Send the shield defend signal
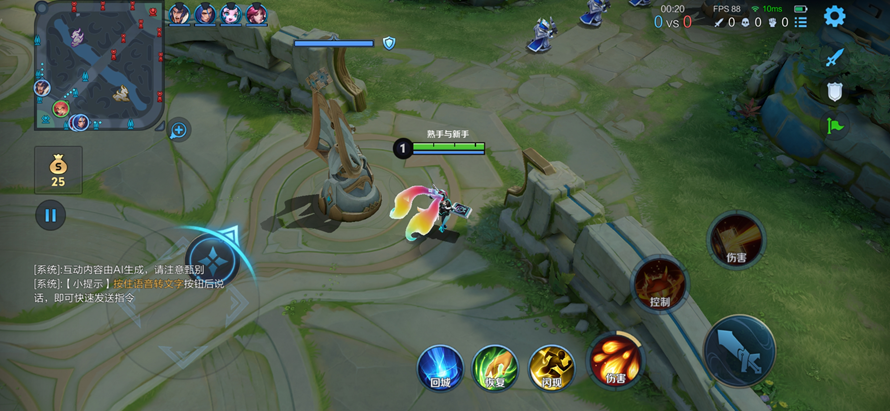 (x=835, y=92)
